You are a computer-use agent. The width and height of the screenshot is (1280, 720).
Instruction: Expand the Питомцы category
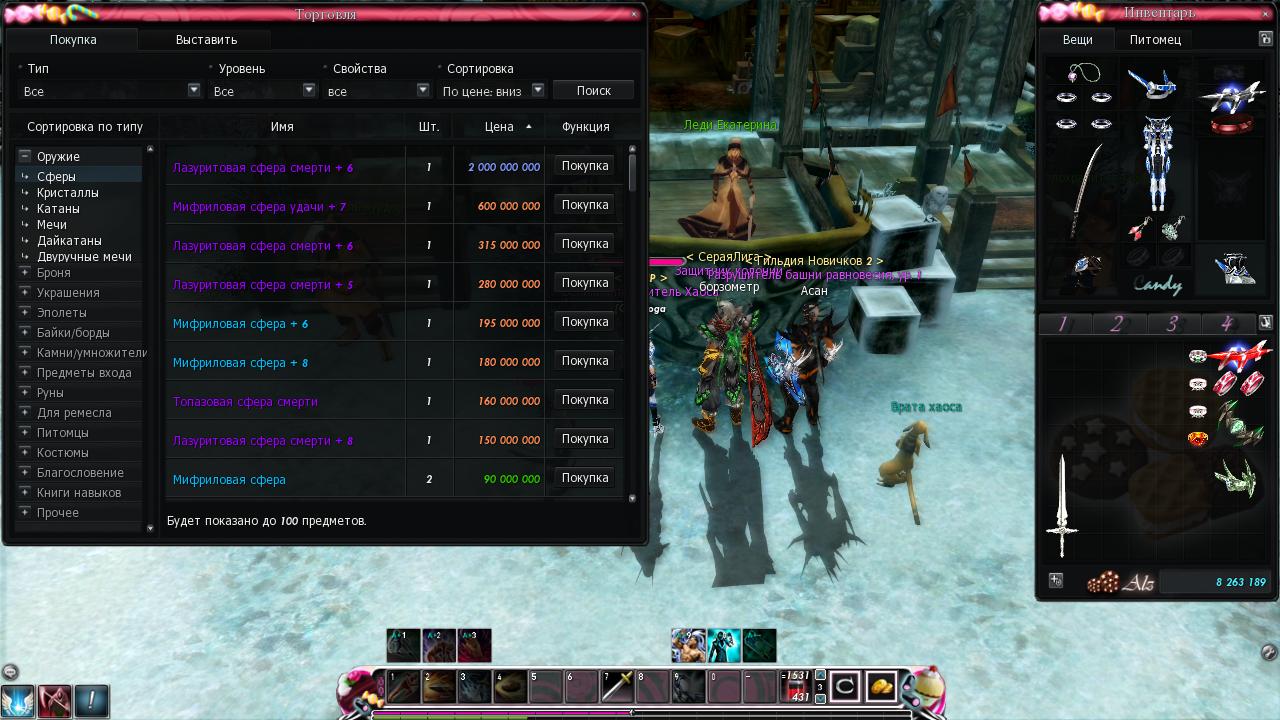click(25, 432)
